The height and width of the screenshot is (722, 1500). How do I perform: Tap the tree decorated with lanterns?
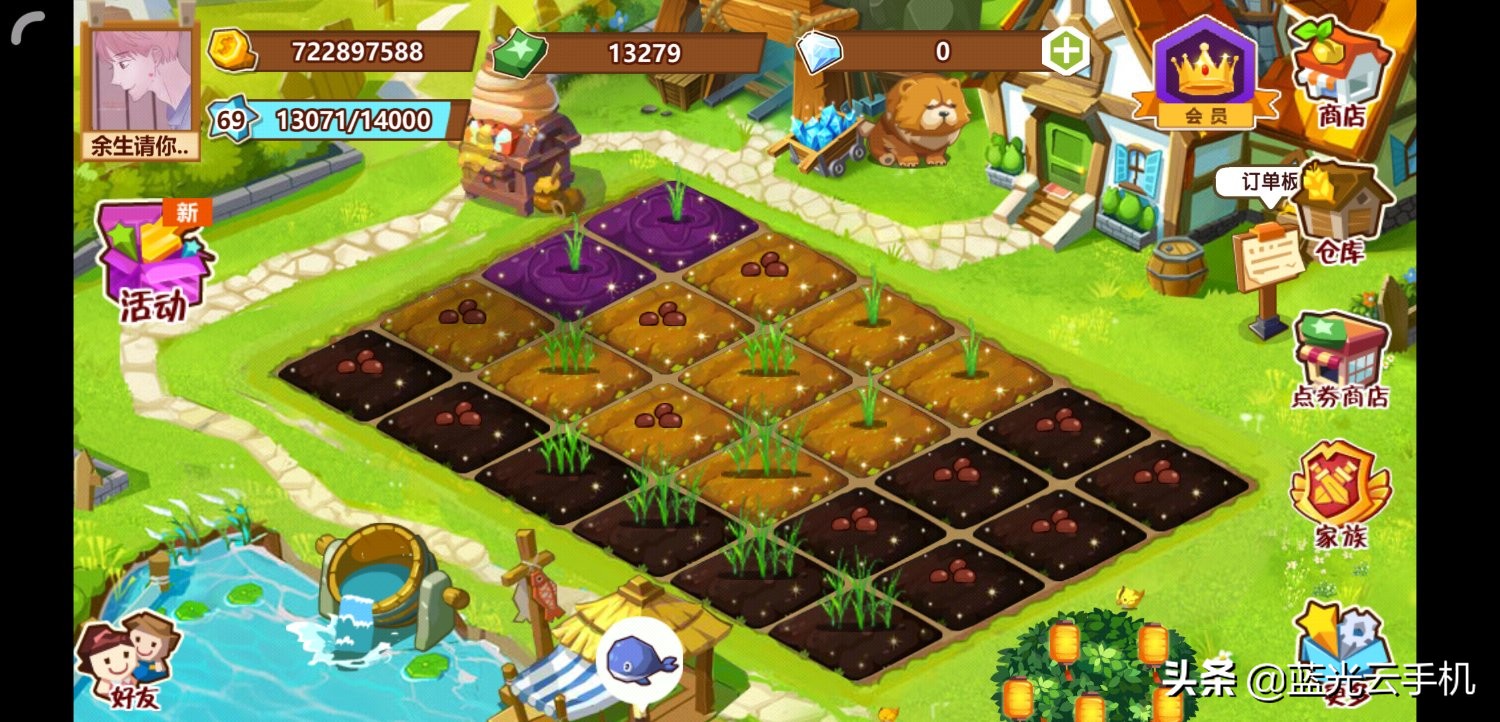(1080, 680)
